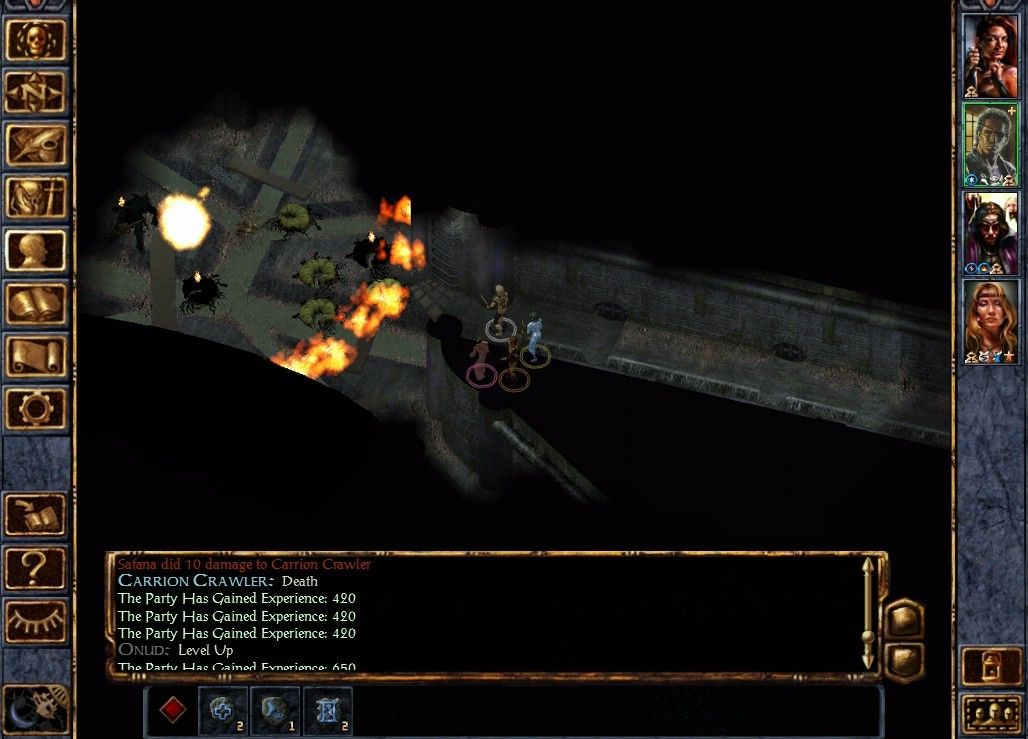The height and width of the screenshot is (739, 1028).
Task: Open the inventory screen from the sidebar
Action: [37, 198]
